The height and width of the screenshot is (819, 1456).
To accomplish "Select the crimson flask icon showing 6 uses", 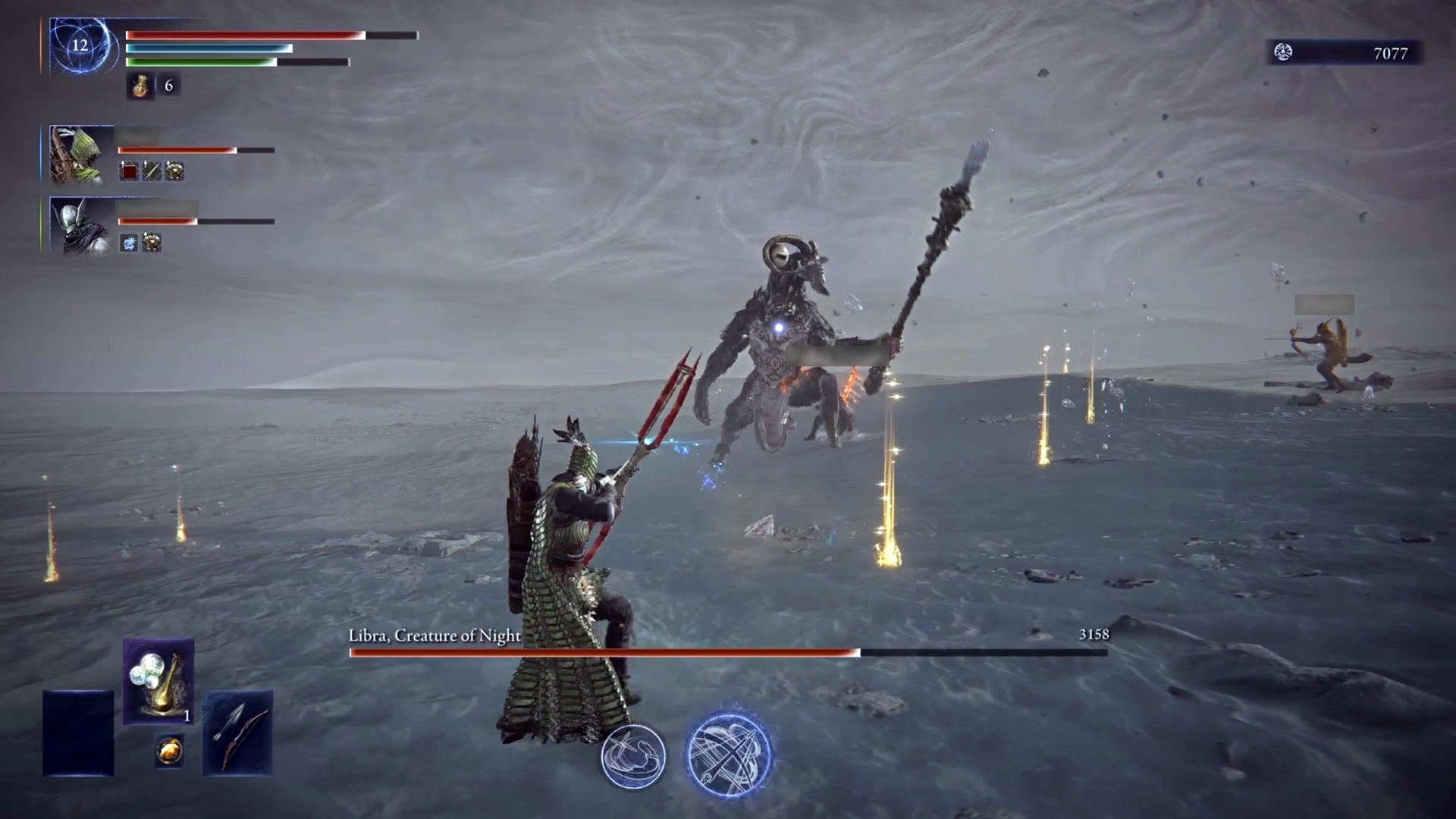I will (141, 85).
